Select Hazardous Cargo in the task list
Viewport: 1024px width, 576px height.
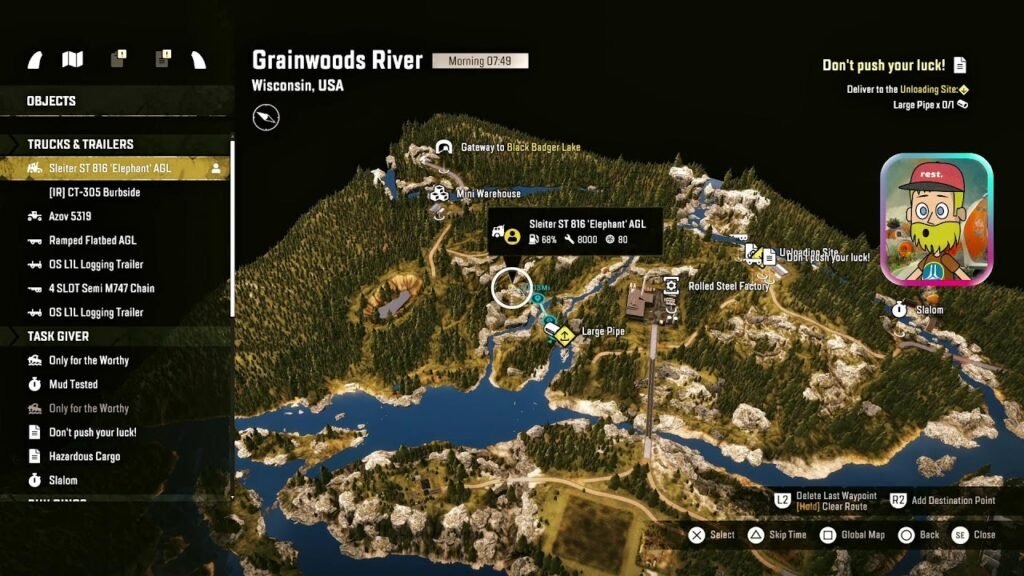coord(84,456)
